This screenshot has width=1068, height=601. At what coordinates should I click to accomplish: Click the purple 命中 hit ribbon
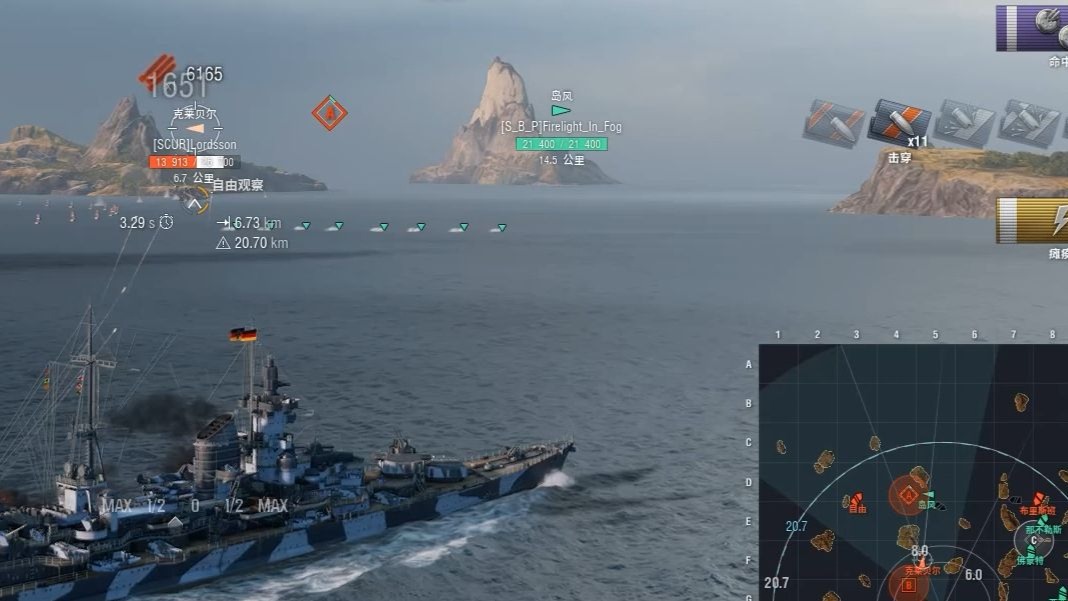(1032, 28)
